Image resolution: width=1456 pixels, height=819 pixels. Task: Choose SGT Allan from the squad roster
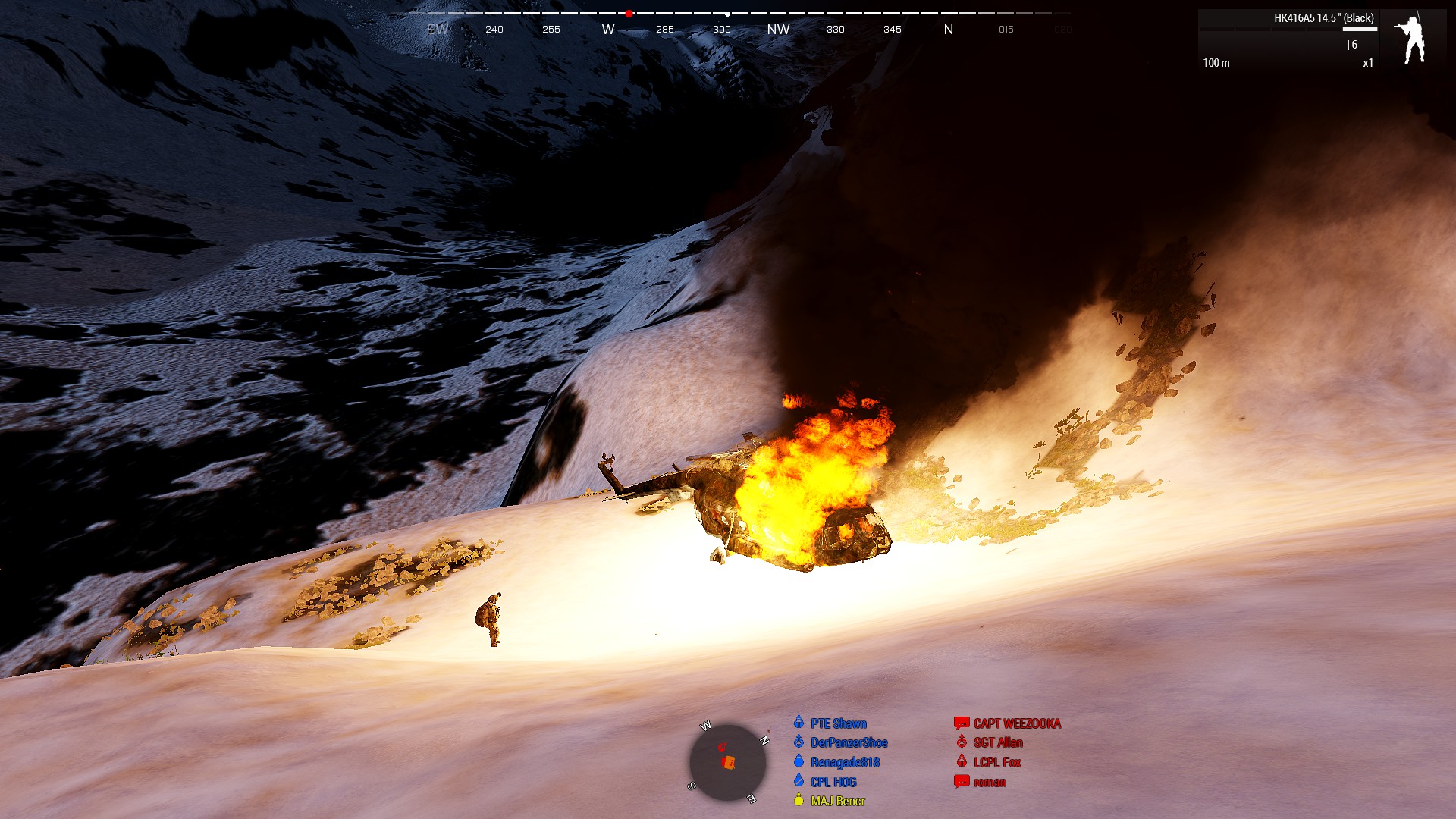[998, 742]
